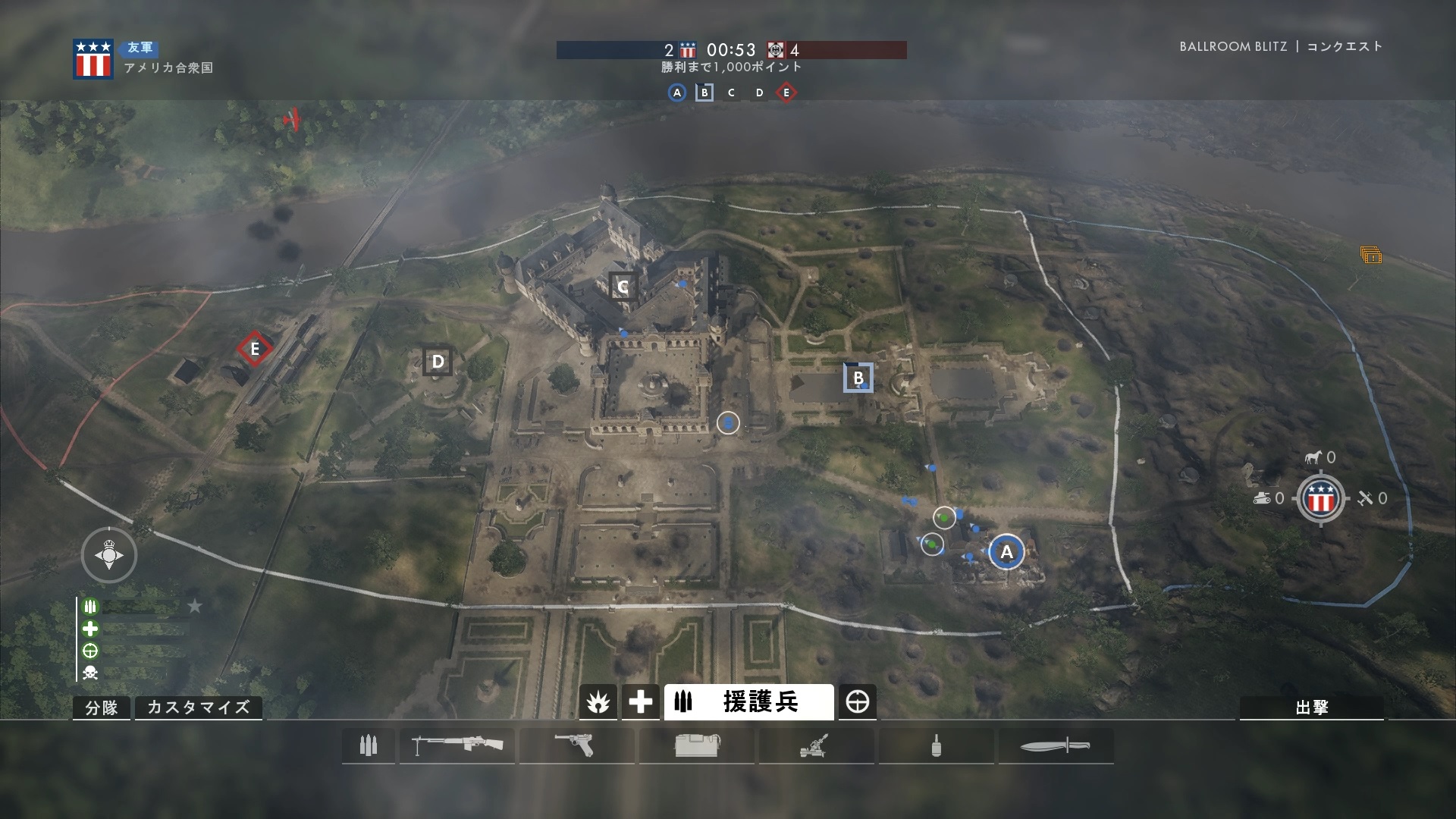Deploy with the 出撃 button

[1311, 708]
